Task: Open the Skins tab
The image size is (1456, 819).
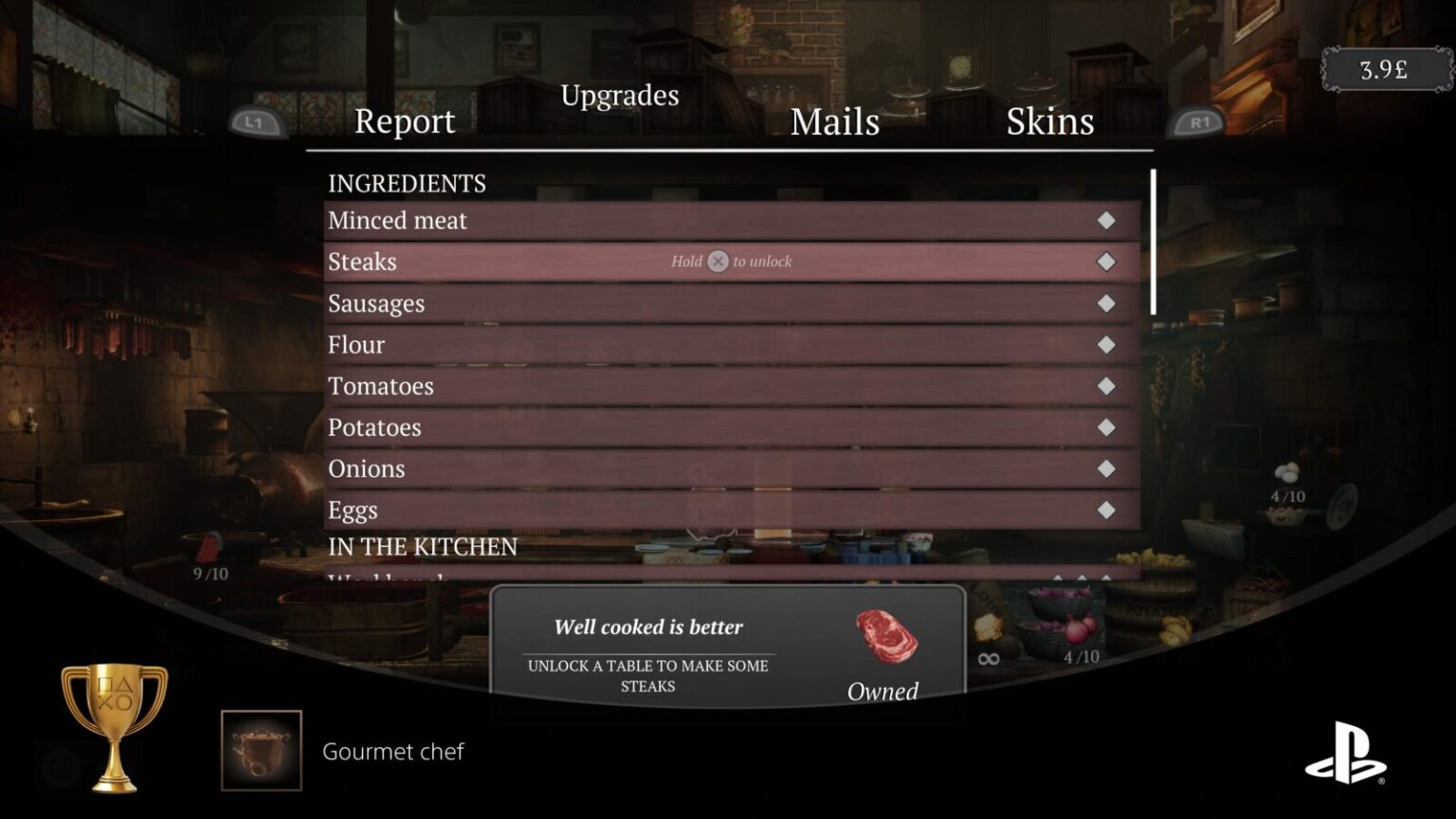Action: click(x=1050, y=121)
